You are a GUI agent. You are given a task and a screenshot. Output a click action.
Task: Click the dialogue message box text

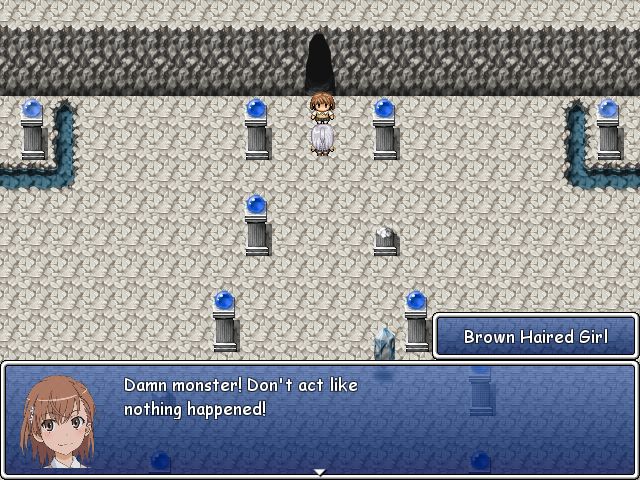[240, 397]
